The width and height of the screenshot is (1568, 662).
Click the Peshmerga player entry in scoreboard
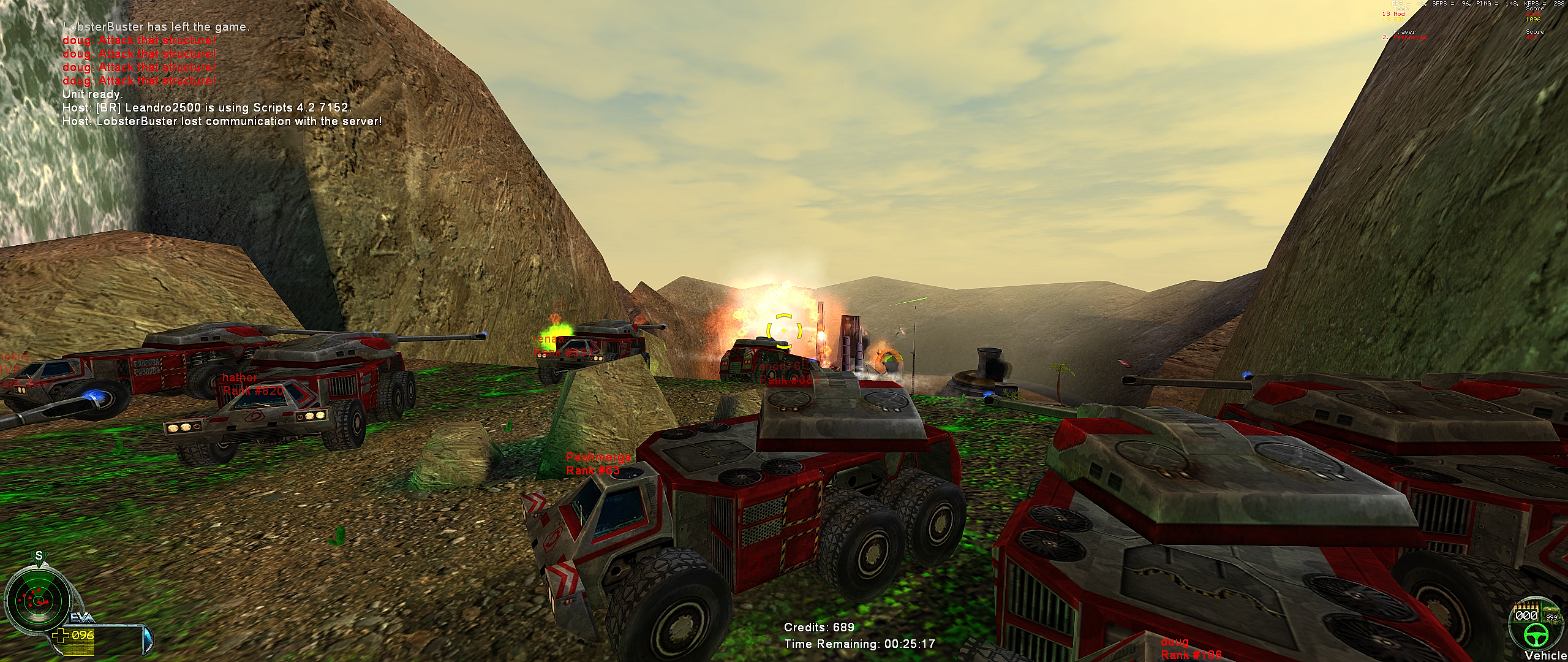(1409, 37)
